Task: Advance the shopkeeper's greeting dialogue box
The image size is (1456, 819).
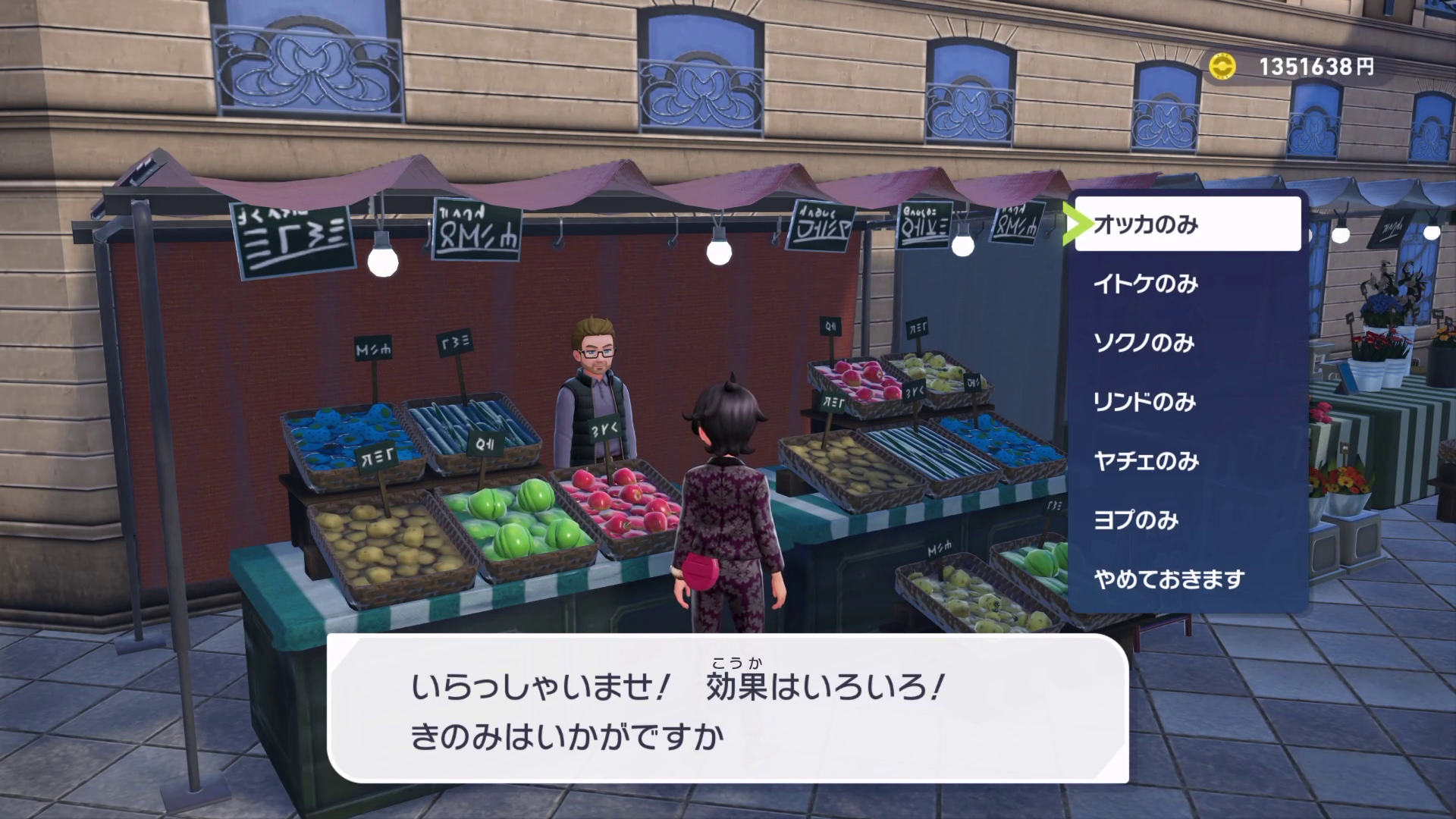Action: click(x=727, y=709)
